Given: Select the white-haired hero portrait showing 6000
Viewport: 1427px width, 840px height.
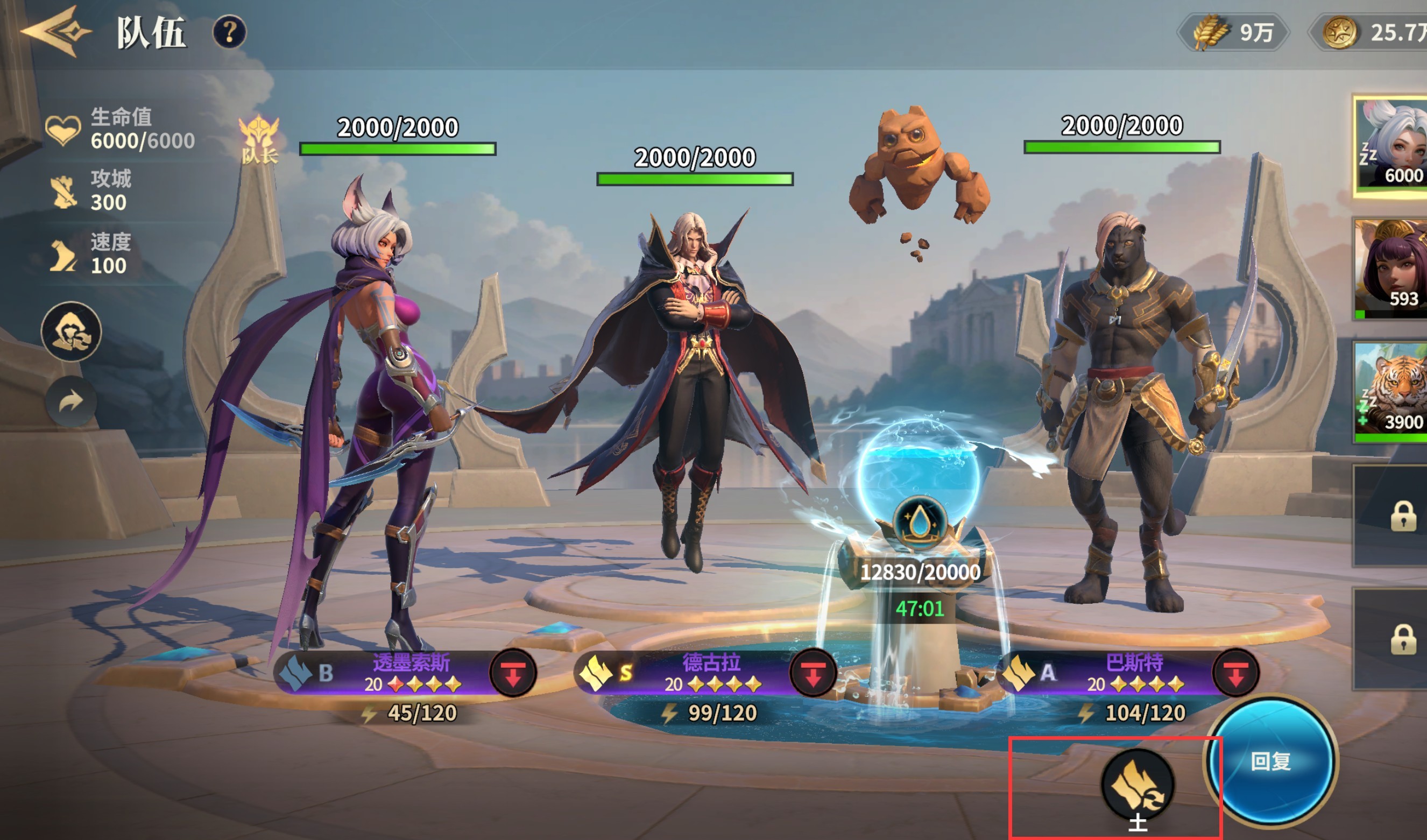Looking at the screenshot, I should (1390, 146).
